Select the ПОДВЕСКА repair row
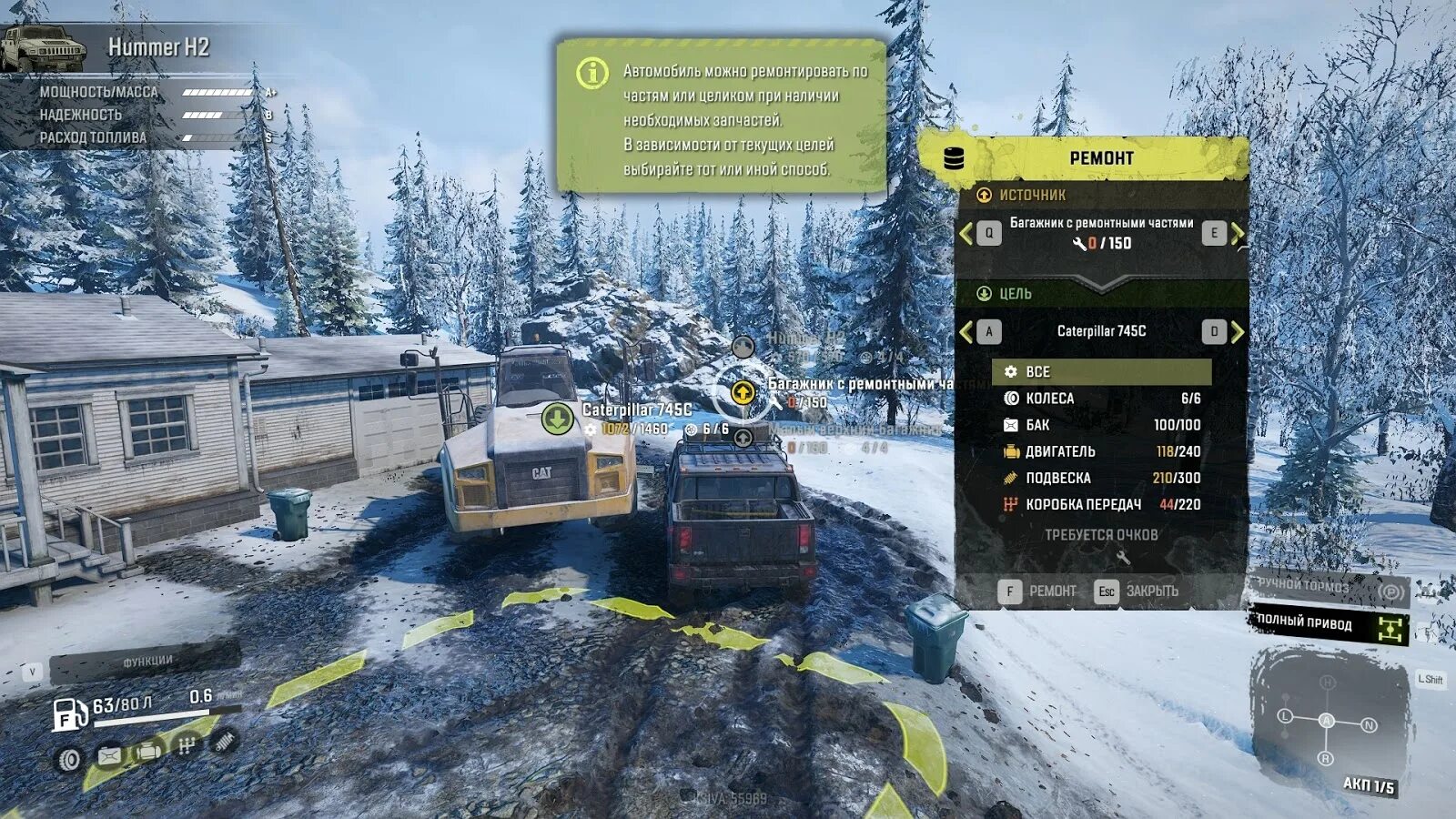 click(1101, 478)
